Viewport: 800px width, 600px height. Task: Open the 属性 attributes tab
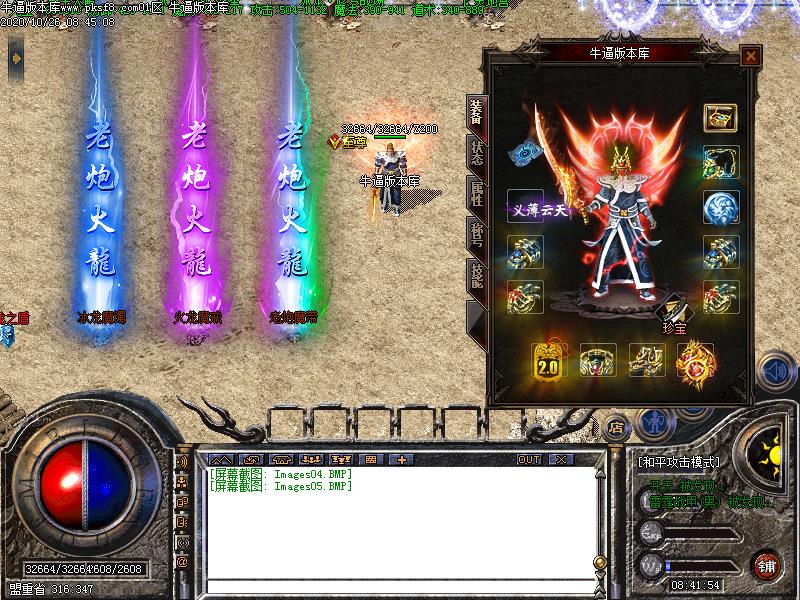coord(477,194)
